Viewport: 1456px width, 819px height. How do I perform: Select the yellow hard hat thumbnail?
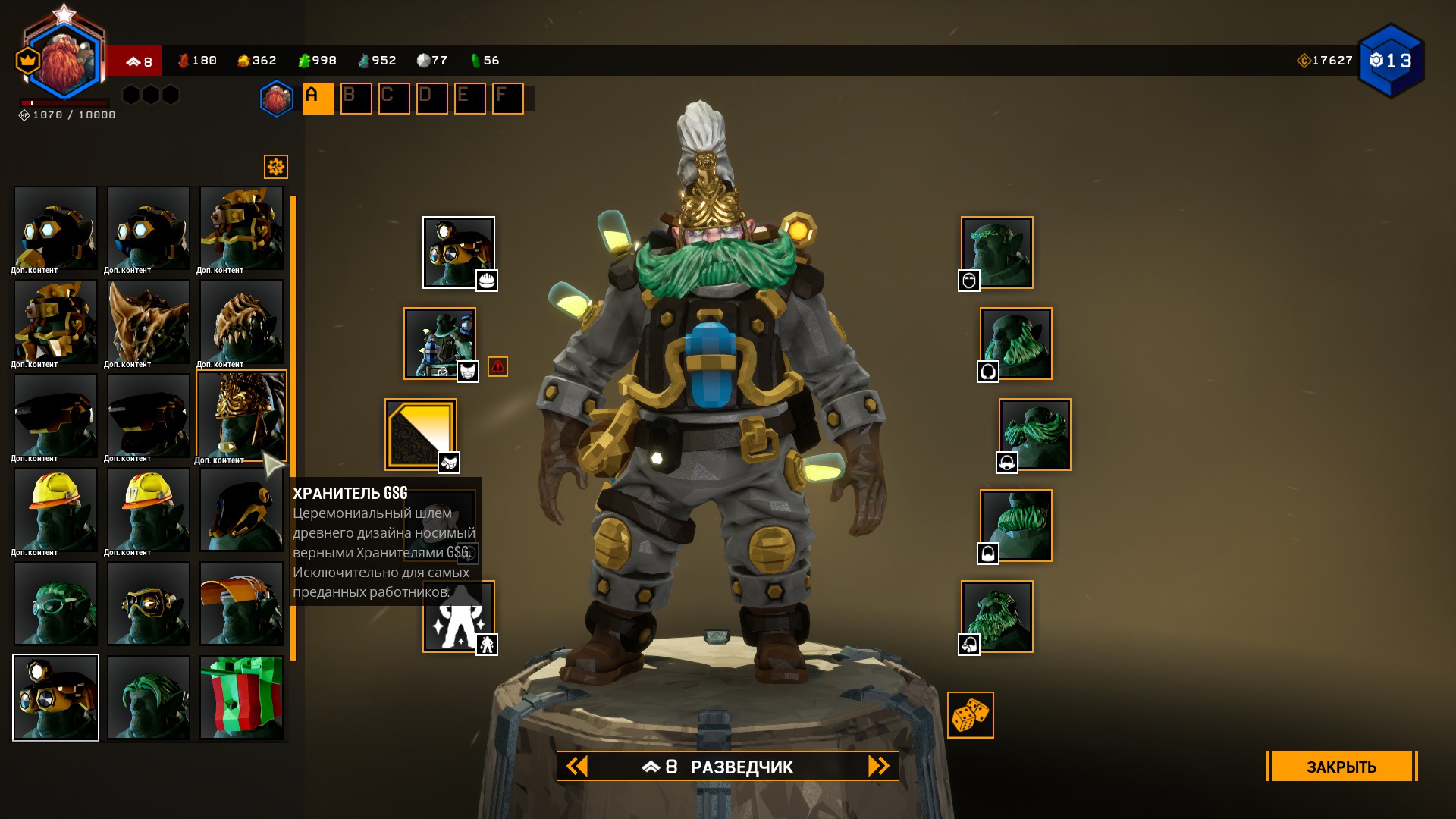[x=55, y=510]
